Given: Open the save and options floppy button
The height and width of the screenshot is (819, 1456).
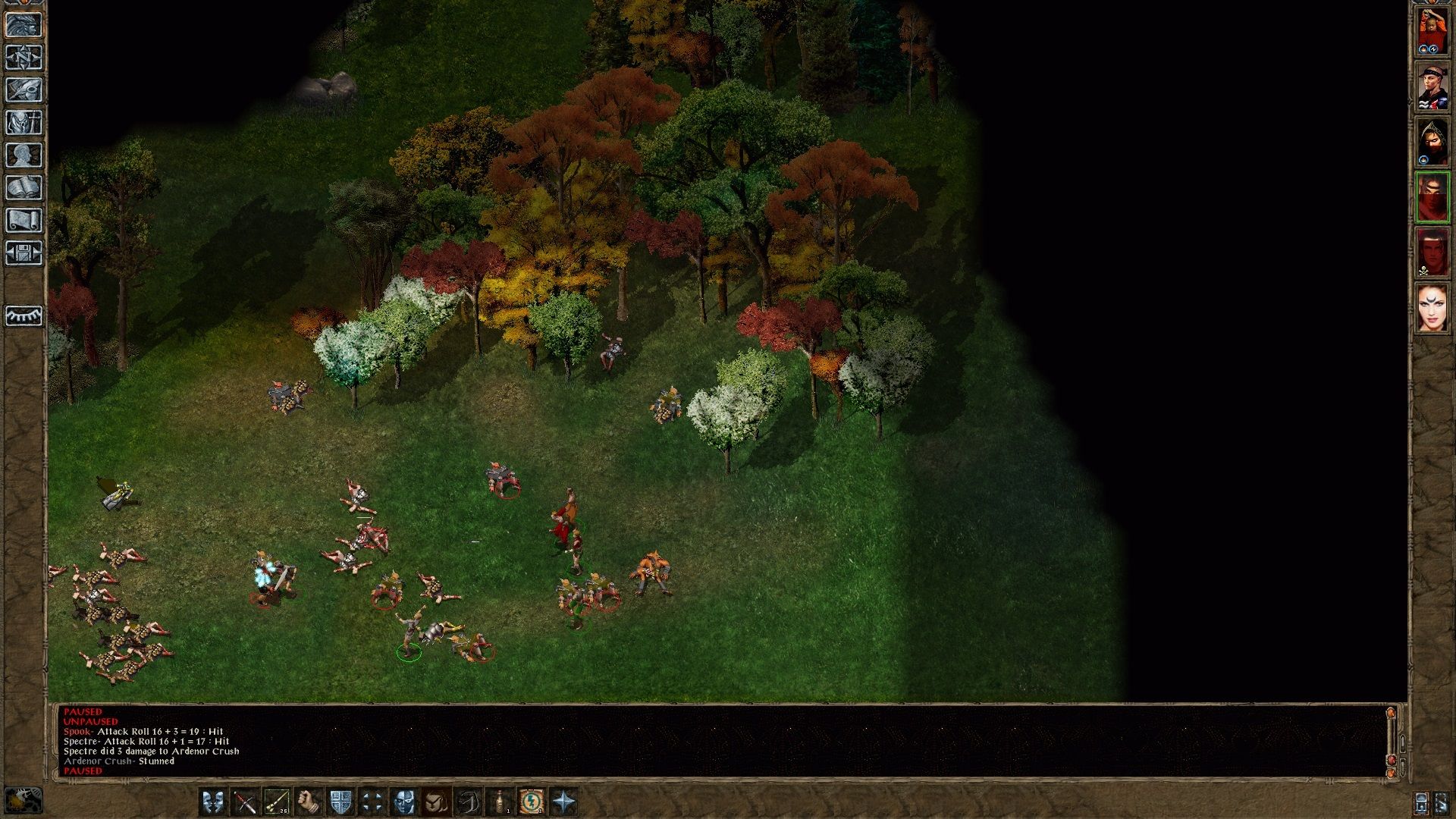Looking at the screenshot, I should (x=24, y=253).
